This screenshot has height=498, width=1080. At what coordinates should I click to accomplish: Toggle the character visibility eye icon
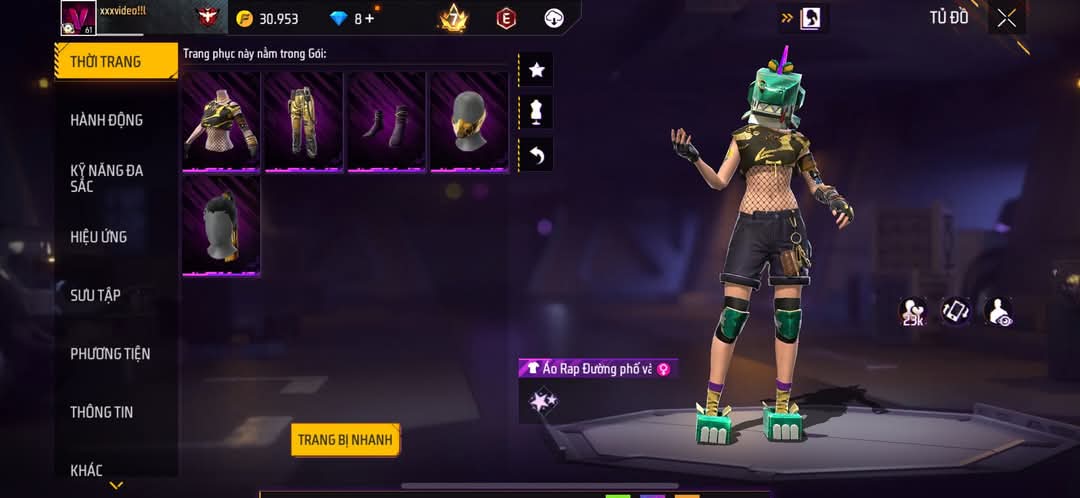click(998, 312)
